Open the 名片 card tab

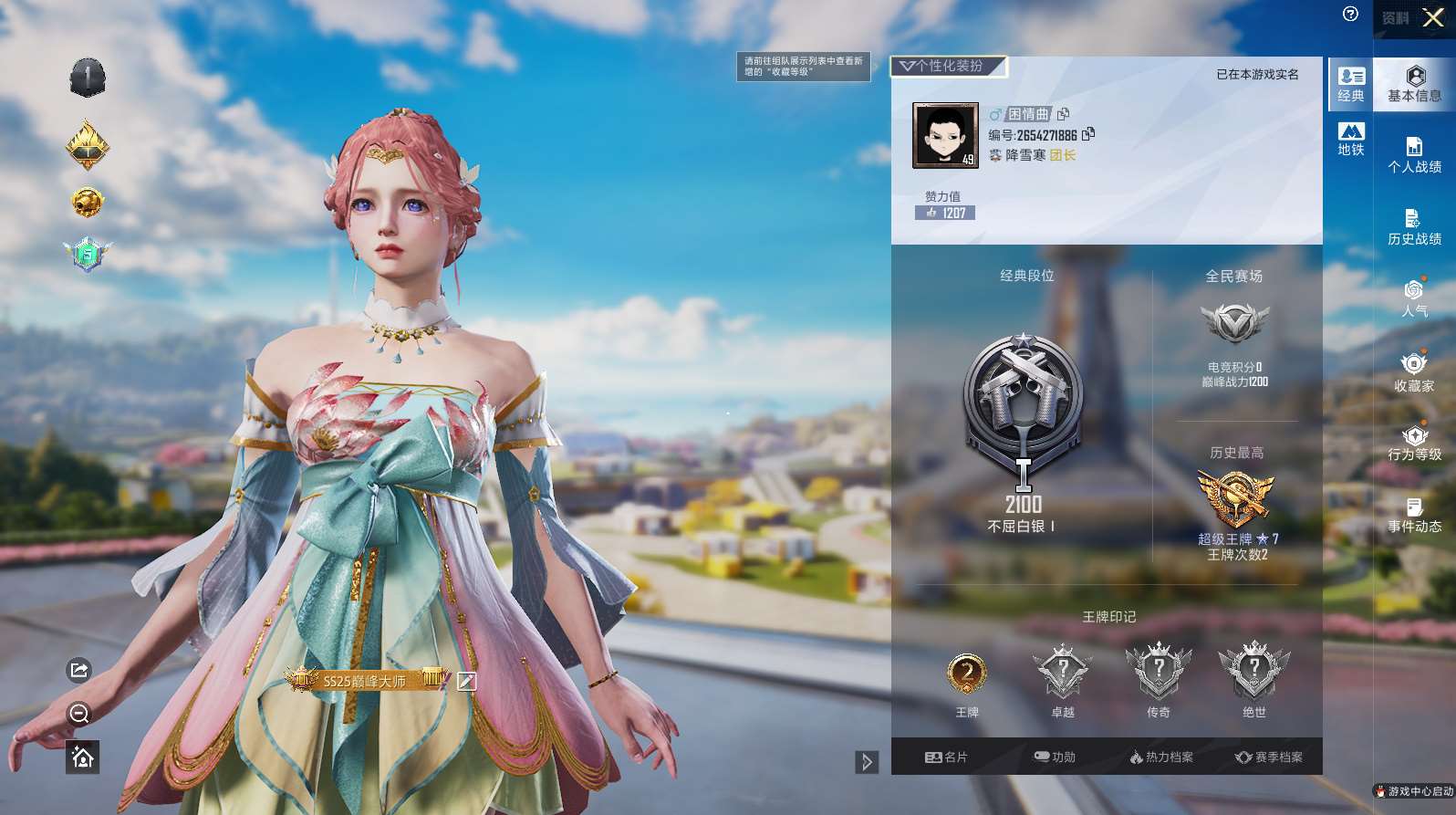coord(946,757)
